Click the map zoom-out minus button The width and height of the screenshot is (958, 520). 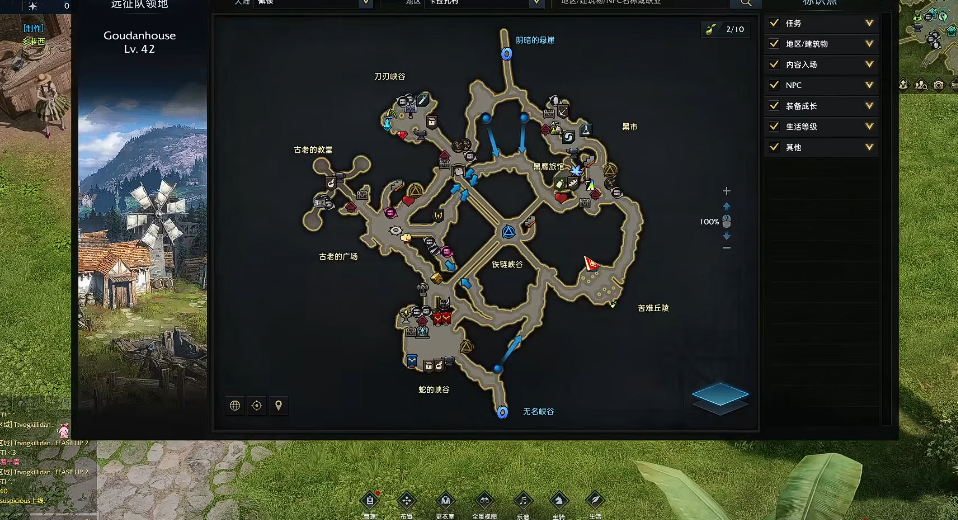(x=727, y=249)
